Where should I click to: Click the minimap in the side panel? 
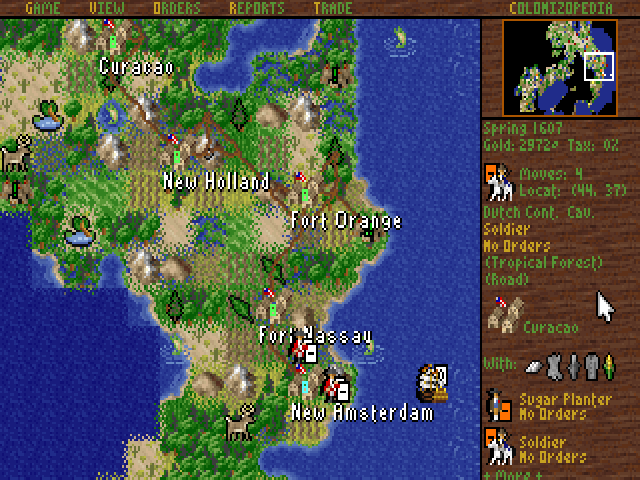pos(559,67)
